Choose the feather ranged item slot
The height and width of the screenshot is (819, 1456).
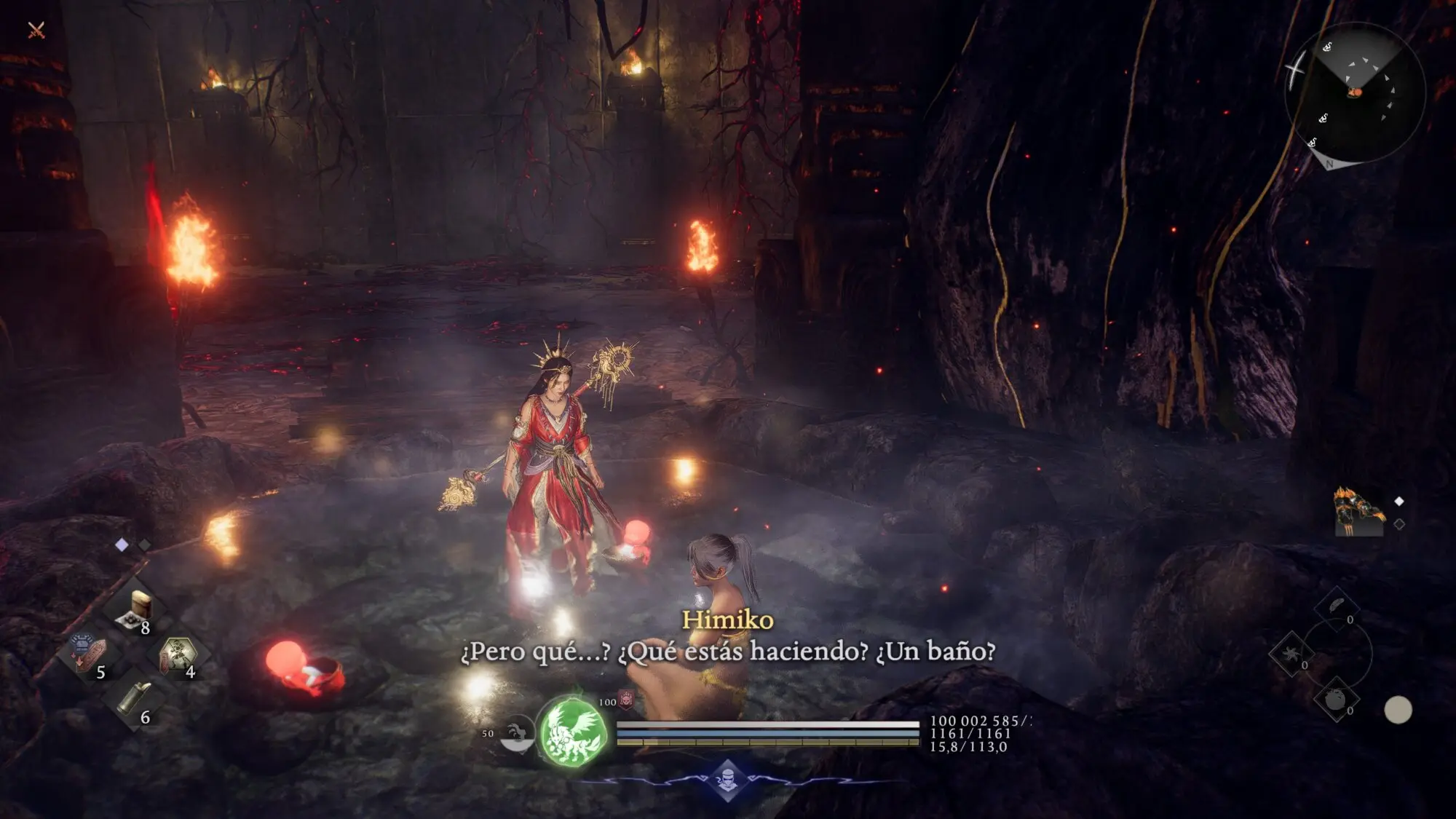[1337, 606]
